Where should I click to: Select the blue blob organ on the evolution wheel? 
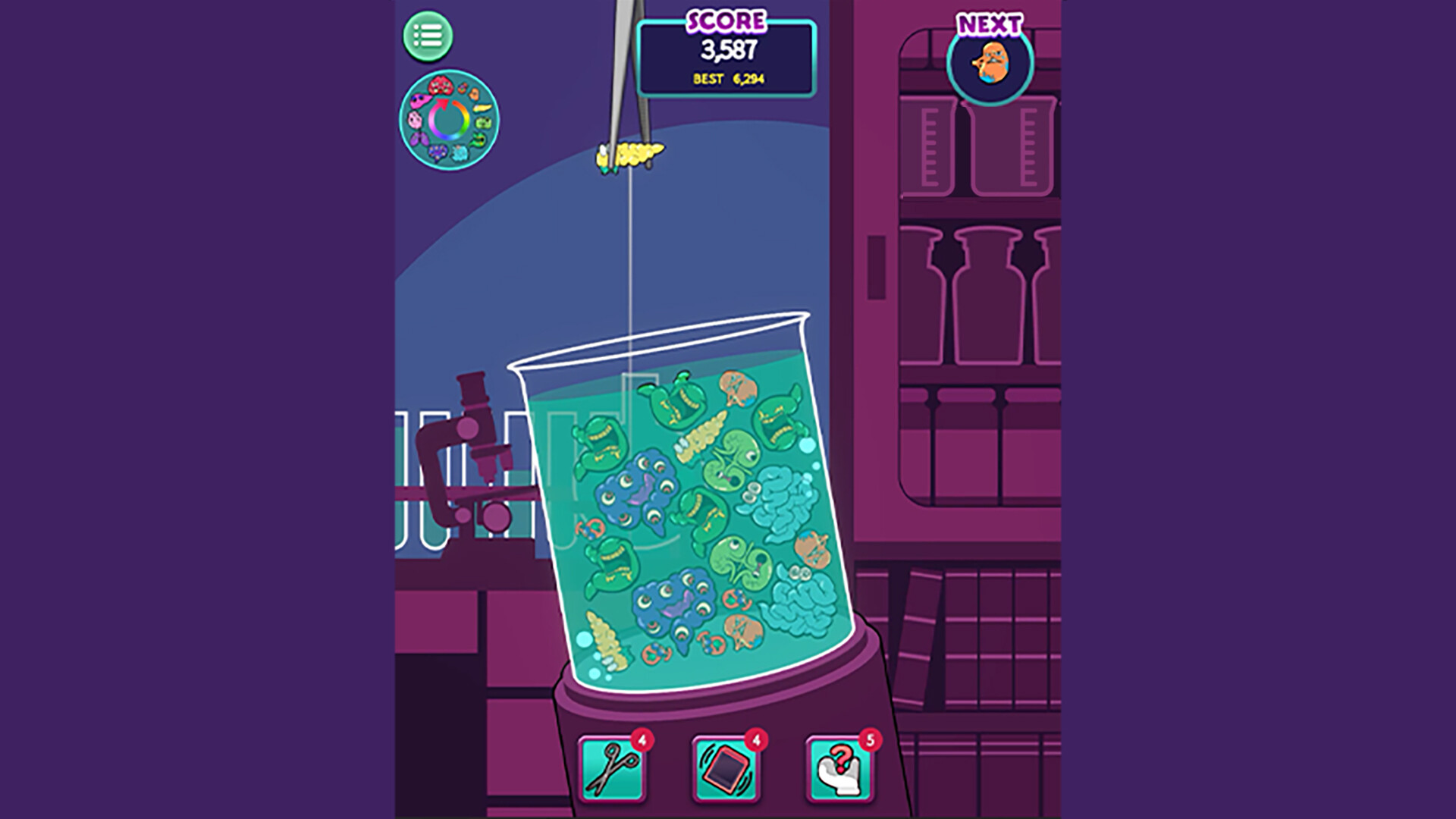pos(438,150)
